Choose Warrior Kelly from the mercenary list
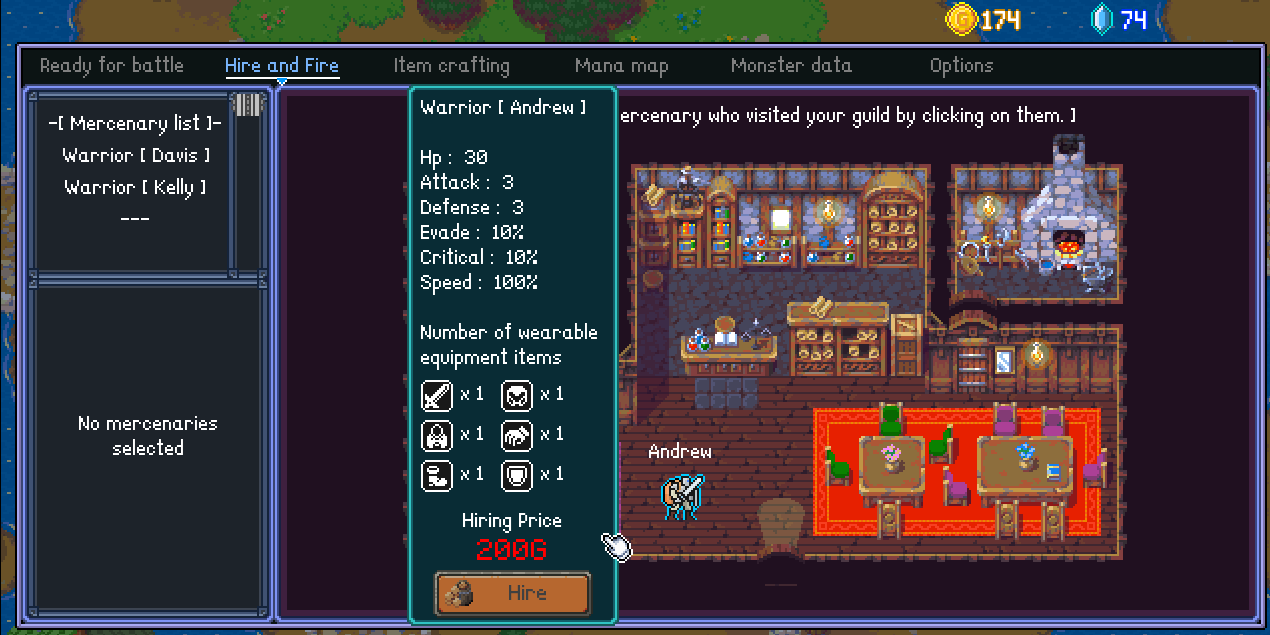This screenshot has width=1270, height=635. coord(136,187)
